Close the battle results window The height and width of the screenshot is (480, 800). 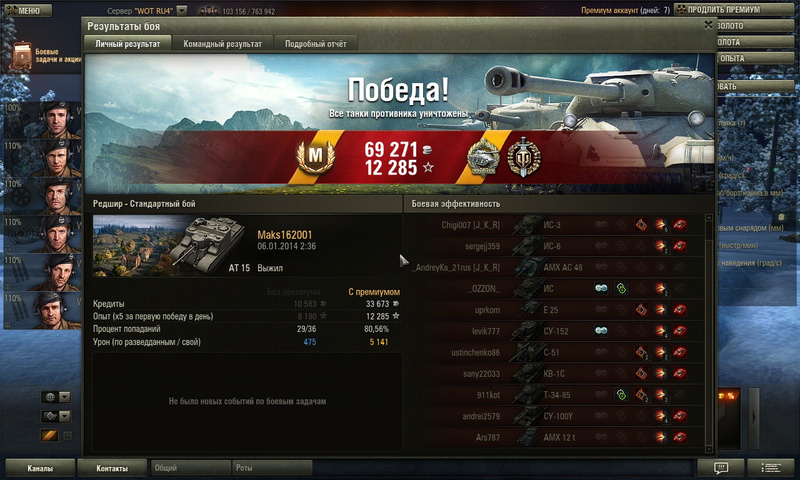[708, 25]
